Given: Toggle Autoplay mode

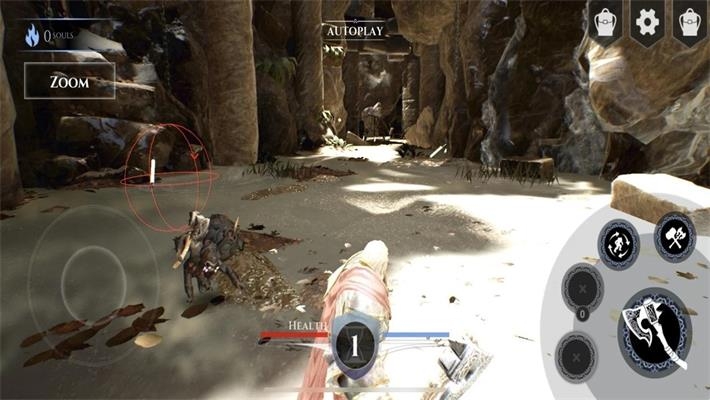Looking at the screenshot, I should click(354, 31).
